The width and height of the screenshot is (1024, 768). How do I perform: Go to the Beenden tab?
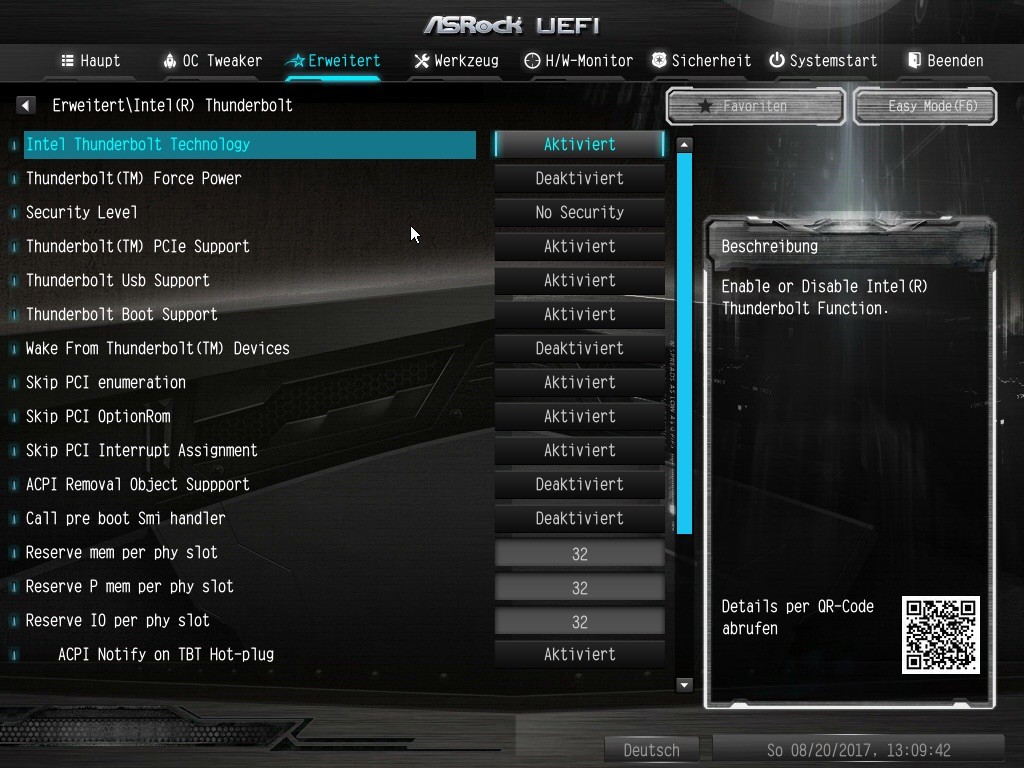click(x=945, y=61)
